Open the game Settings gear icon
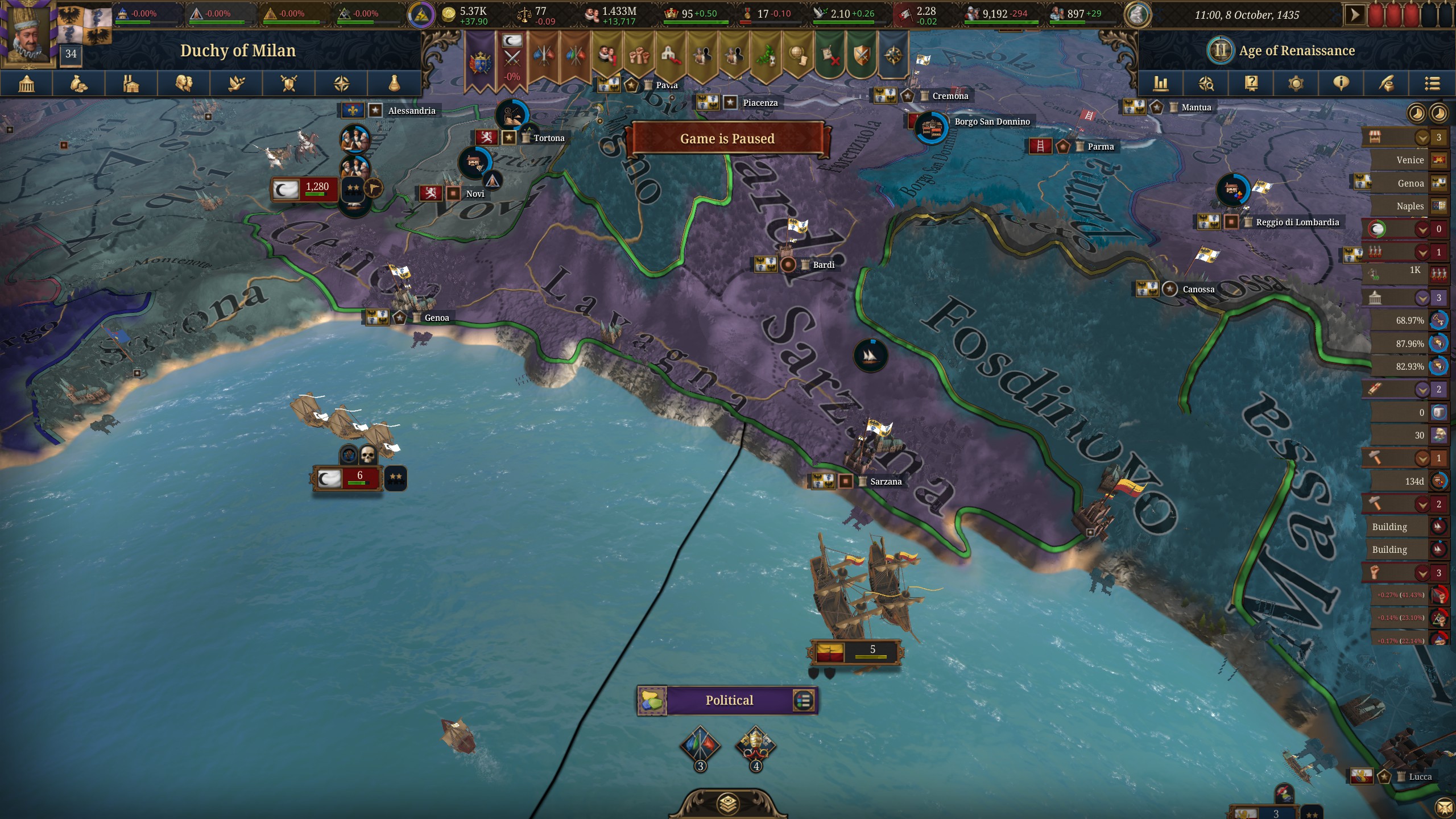The image size is (1456, 819). click(x=1296, y=84)
